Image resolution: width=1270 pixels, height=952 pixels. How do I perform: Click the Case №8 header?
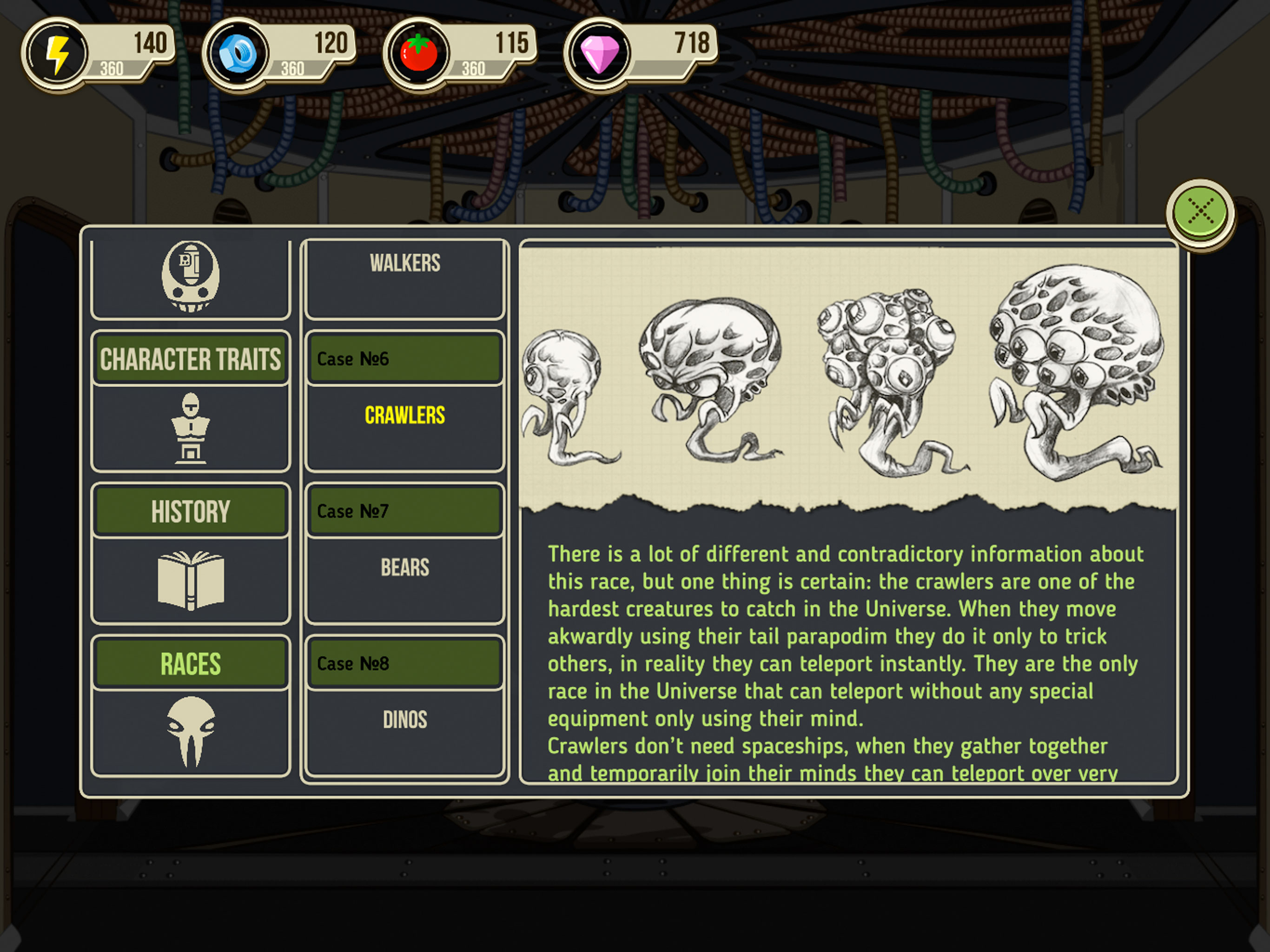(405, 664)
